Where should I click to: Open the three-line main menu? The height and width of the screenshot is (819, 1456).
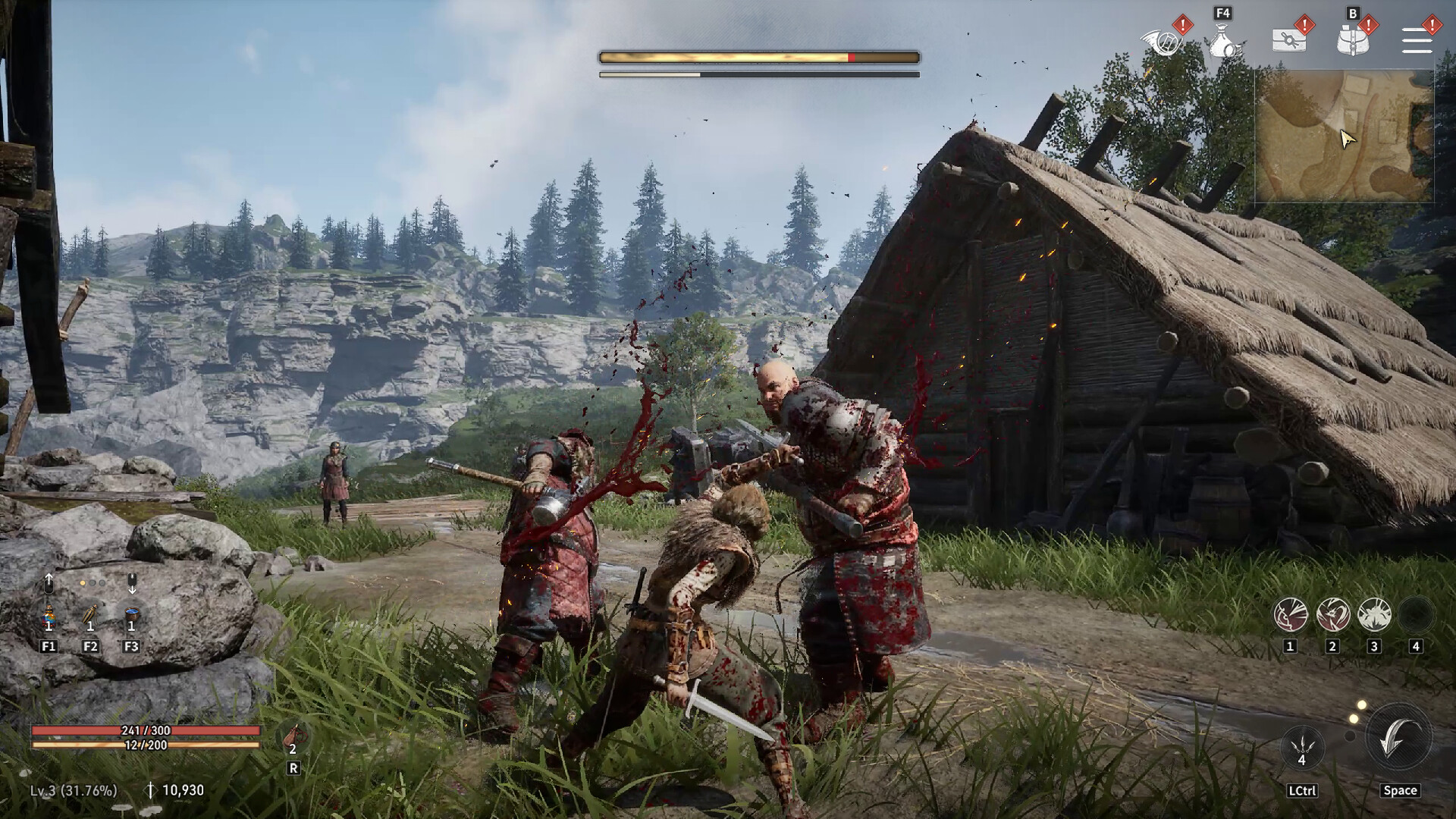click(x=1417, y=41)
